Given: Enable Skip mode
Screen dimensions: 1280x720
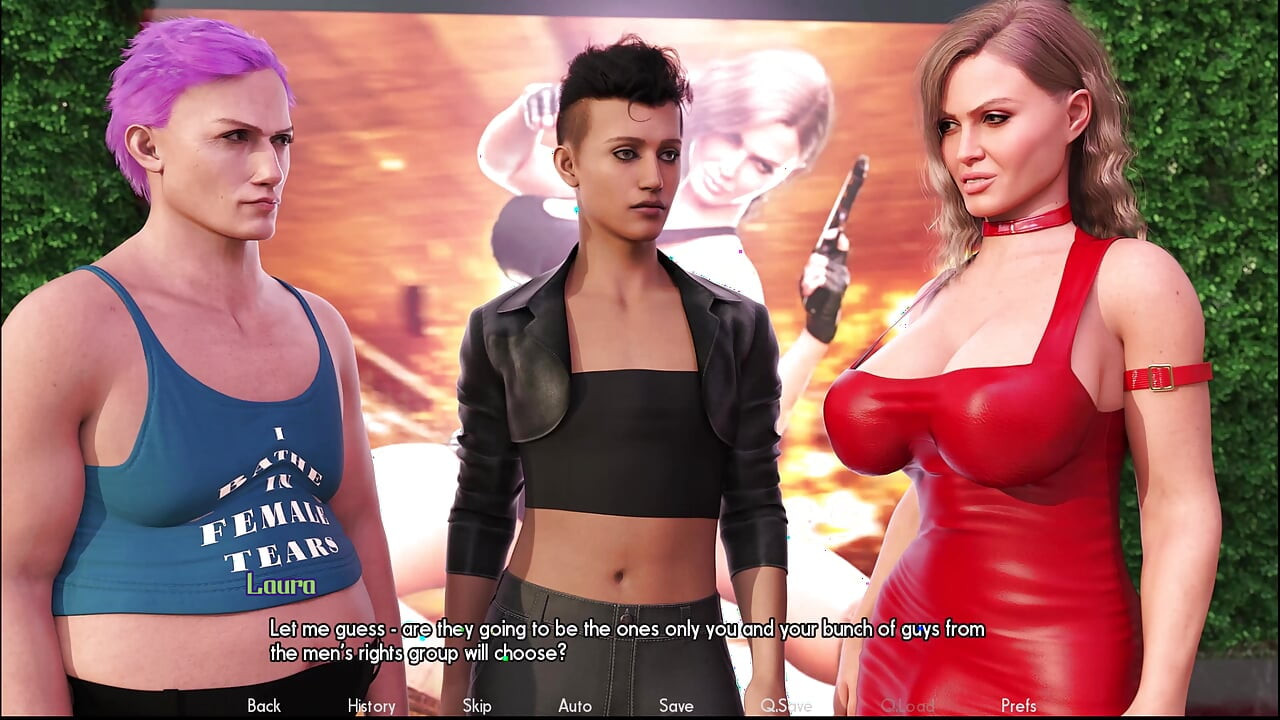Looking at the screenshot, I should pos(476,706).
